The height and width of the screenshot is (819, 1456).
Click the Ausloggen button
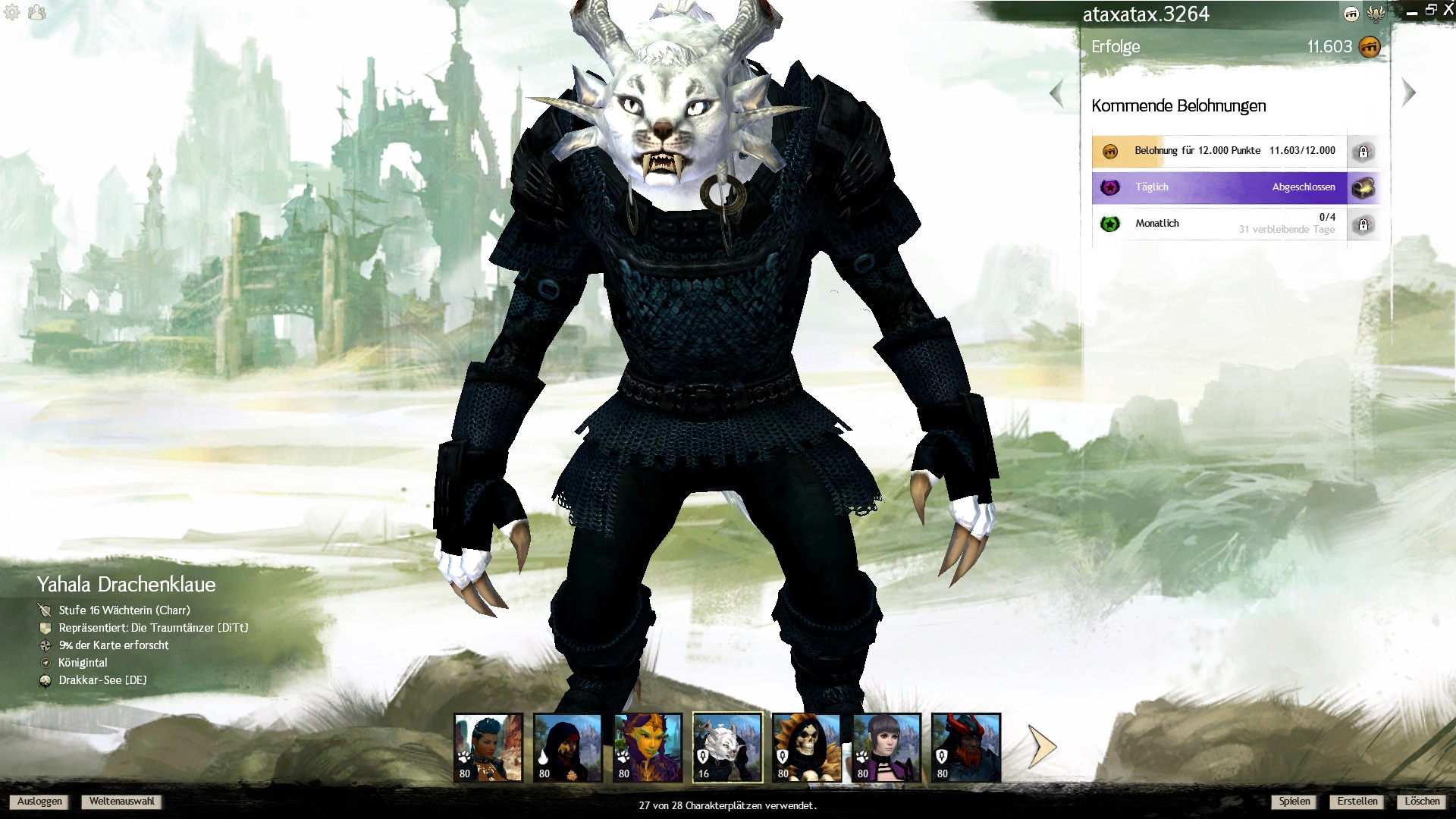click(x=39, y=802)
